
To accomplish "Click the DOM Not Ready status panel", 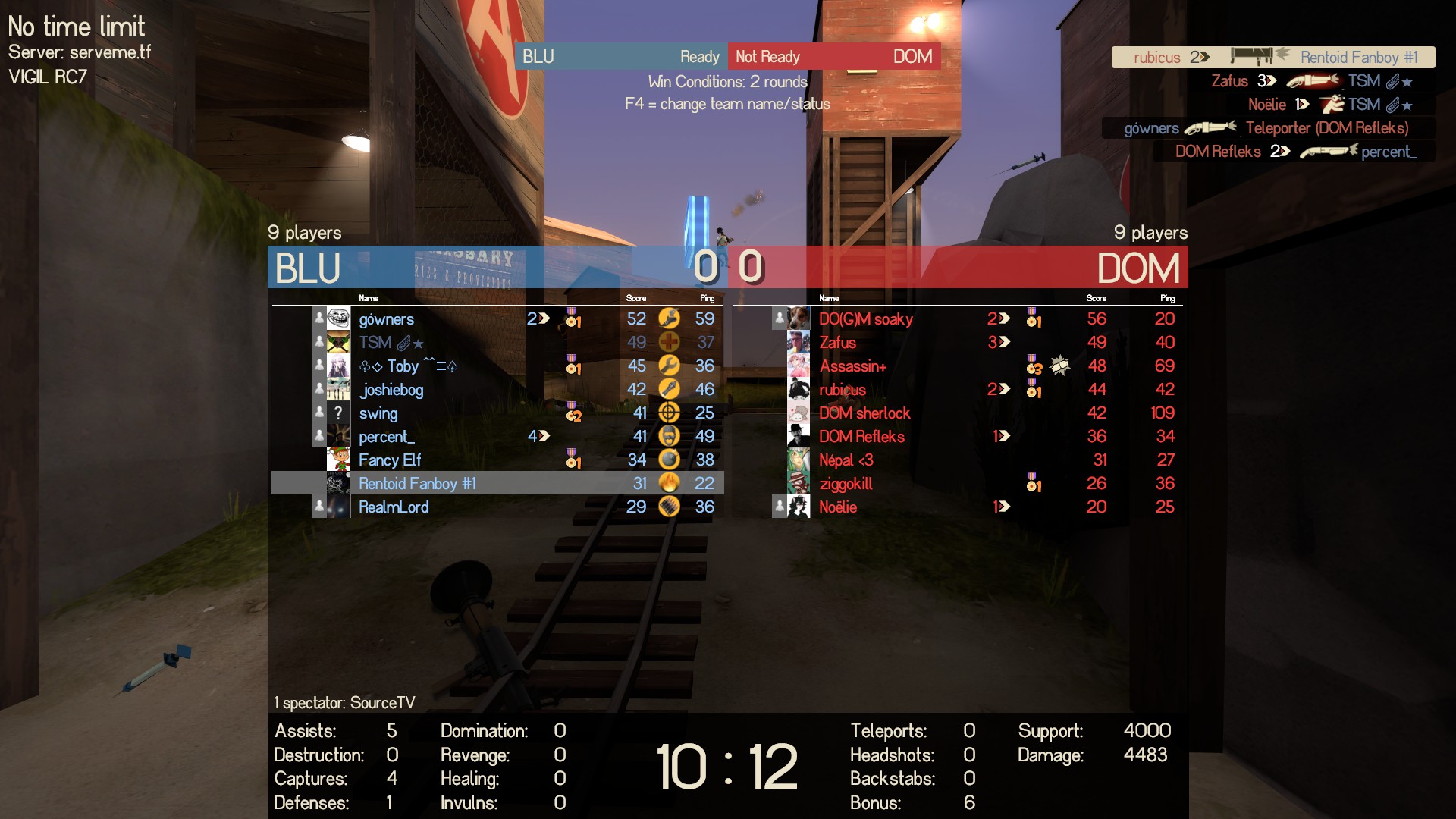I will pyautogui.click(x=834, y=57).
